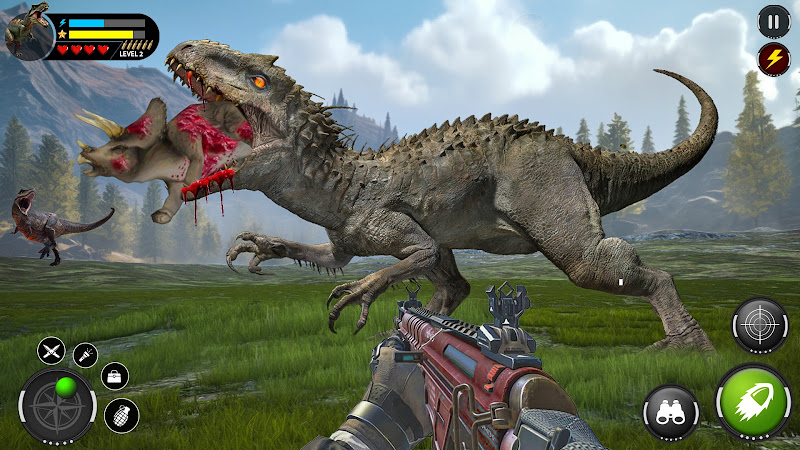Pause the game
Image resolution: width=800 pixels, height=450 pixels.
(x=773, y=20)
